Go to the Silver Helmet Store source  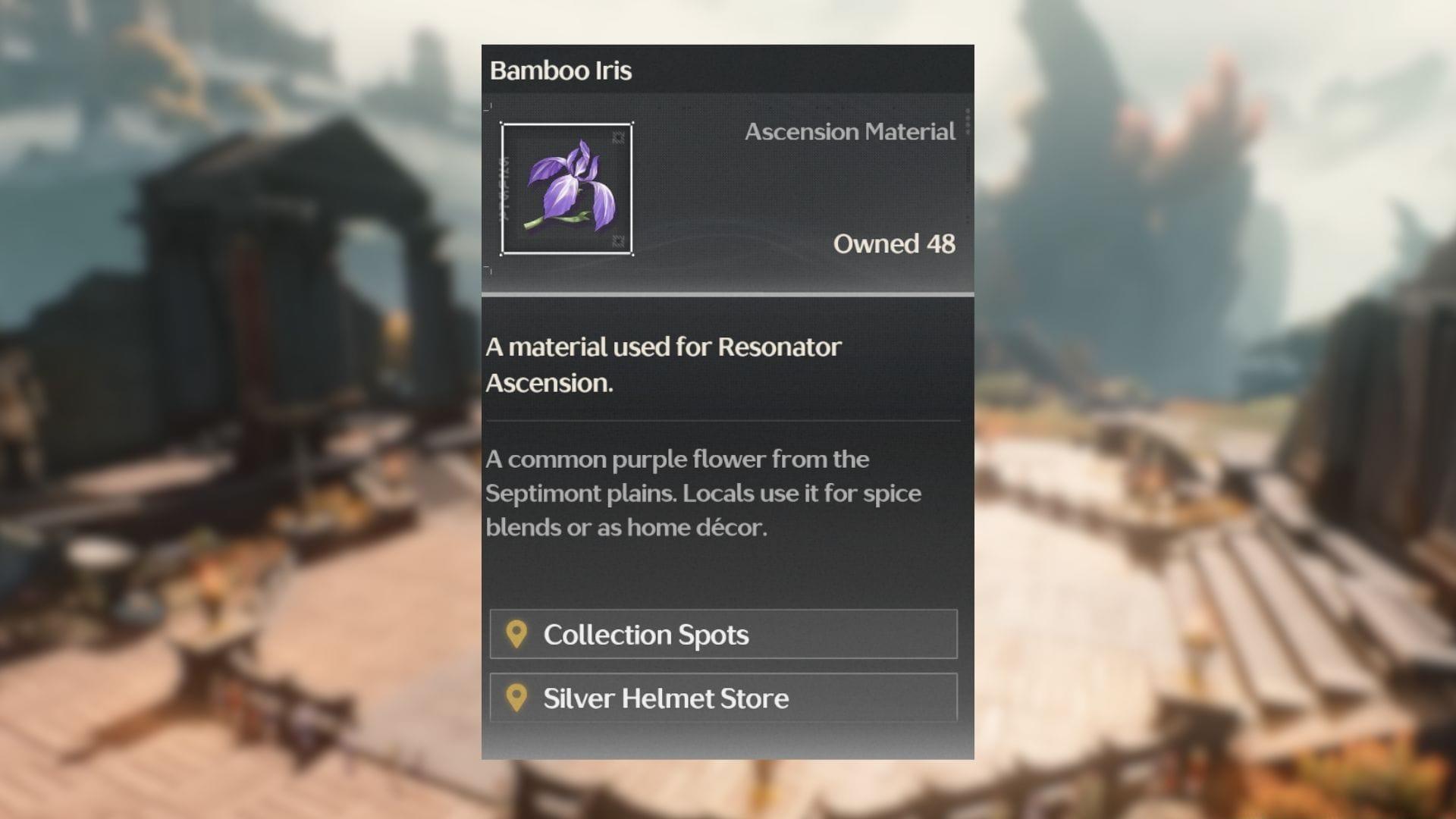[723, 698]
